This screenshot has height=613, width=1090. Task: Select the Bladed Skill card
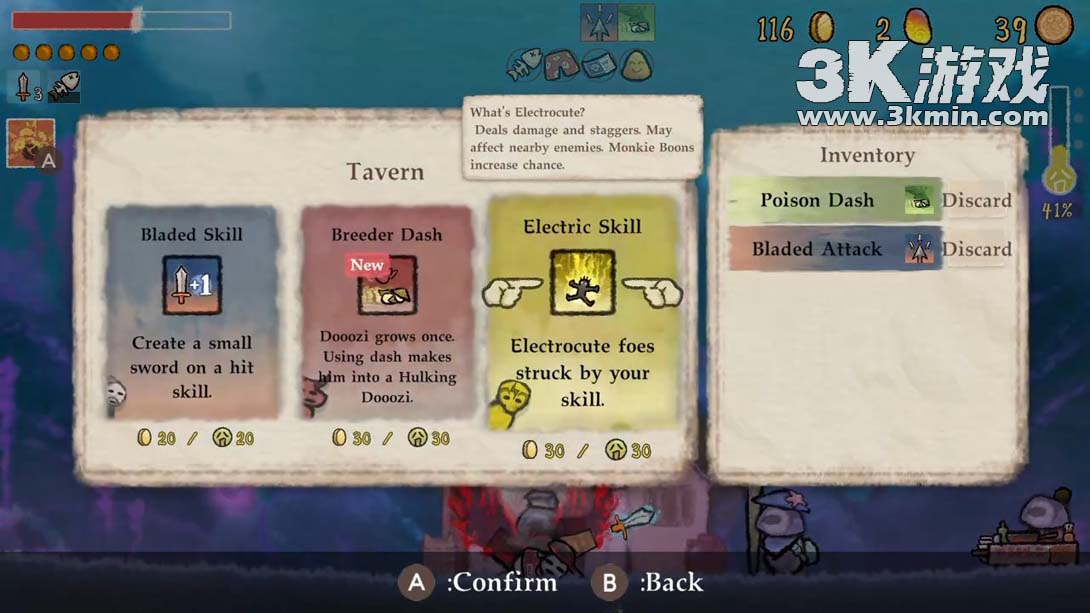pyautogui.click(x=191, y=311)
